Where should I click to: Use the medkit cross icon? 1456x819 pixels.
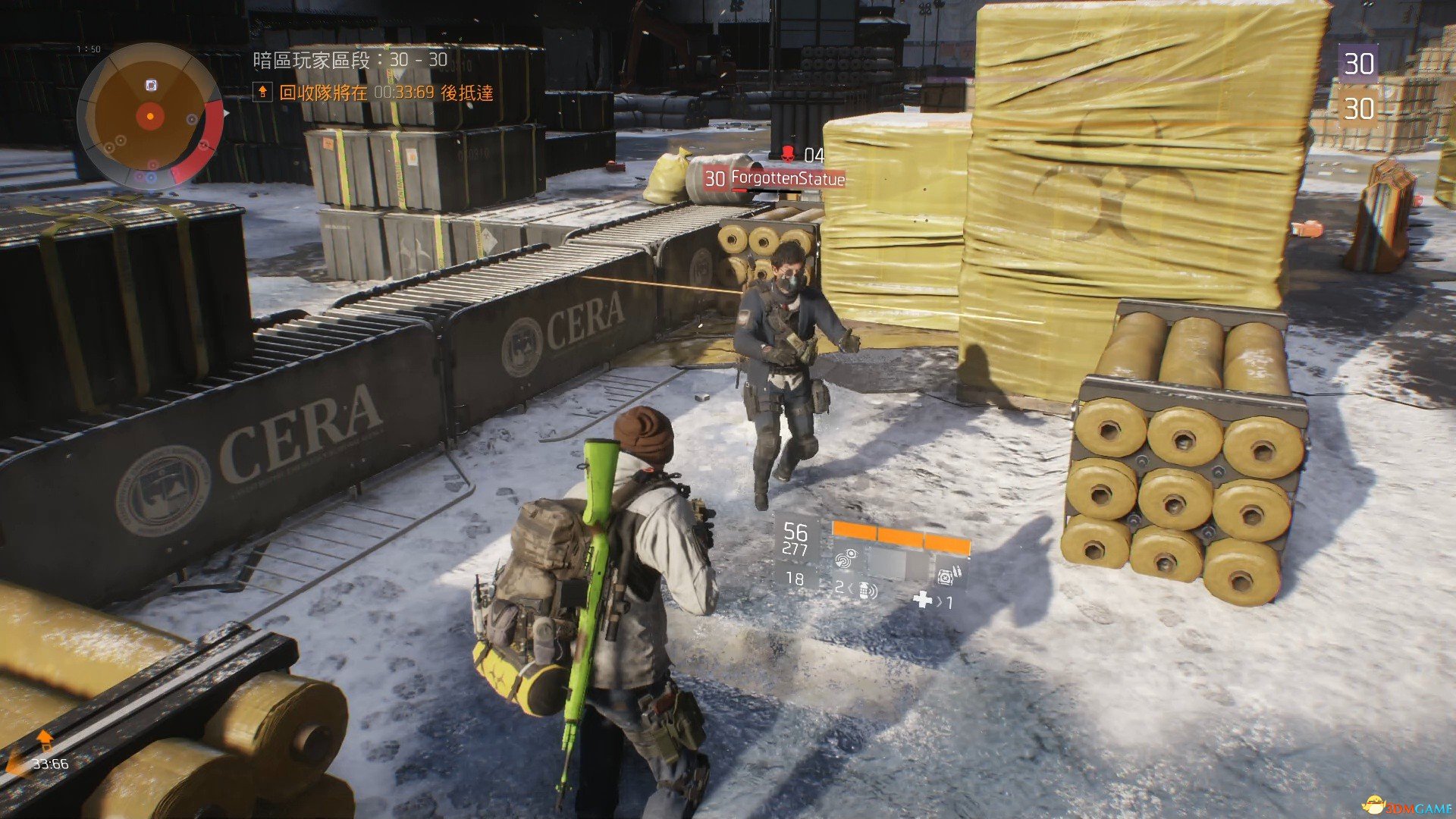(922, 601)
